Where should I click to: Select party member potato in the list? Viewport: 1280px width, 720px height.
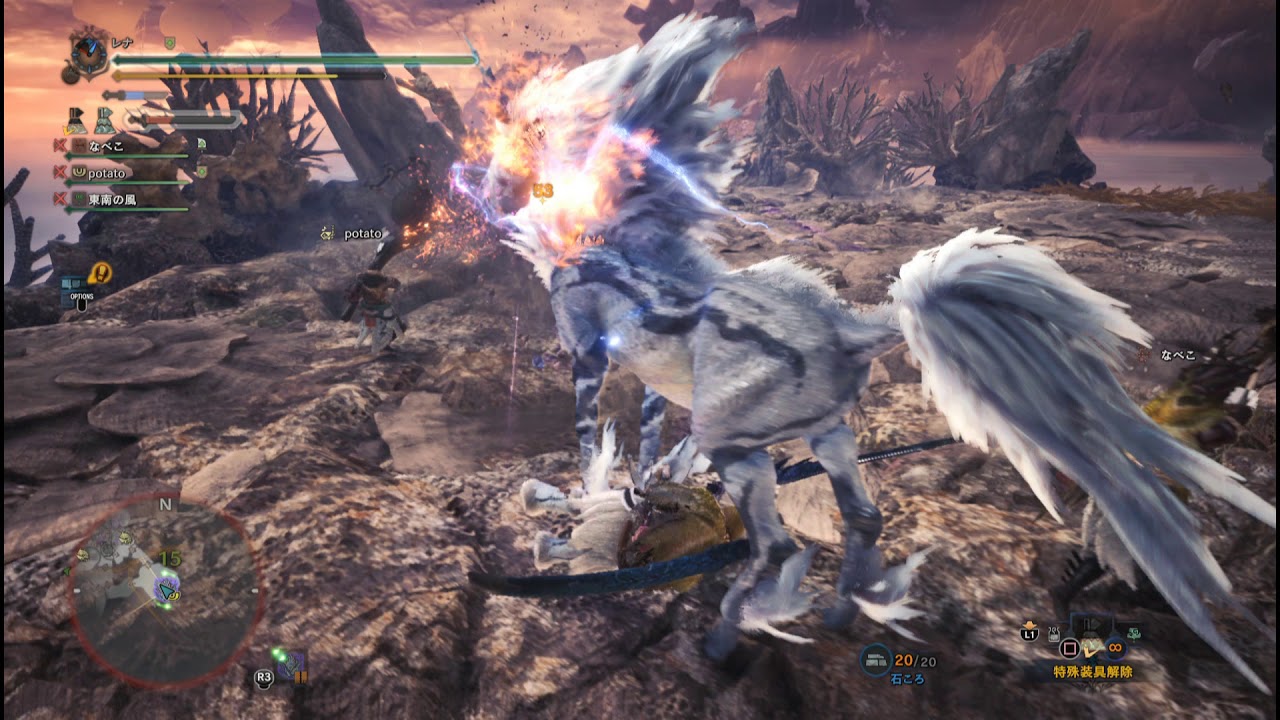(x=106, y=173)
